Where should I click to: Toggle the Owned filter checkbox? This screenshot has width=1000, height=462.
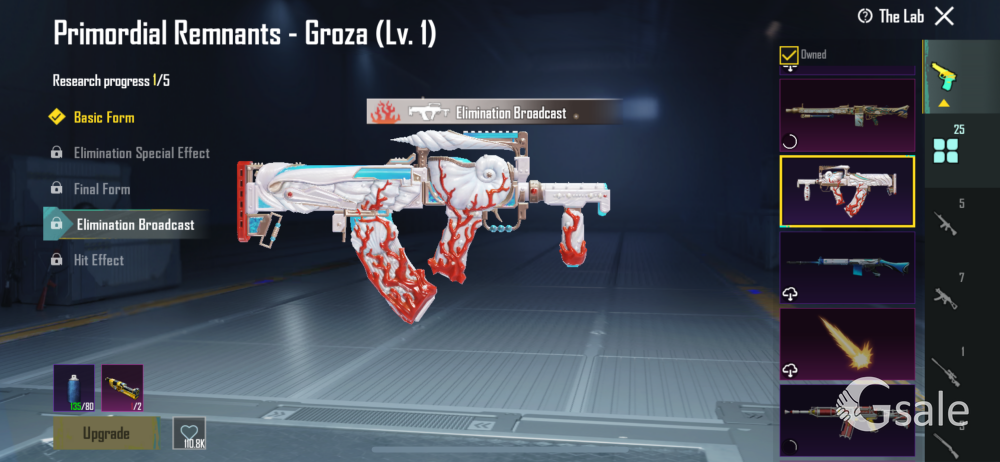789,55
